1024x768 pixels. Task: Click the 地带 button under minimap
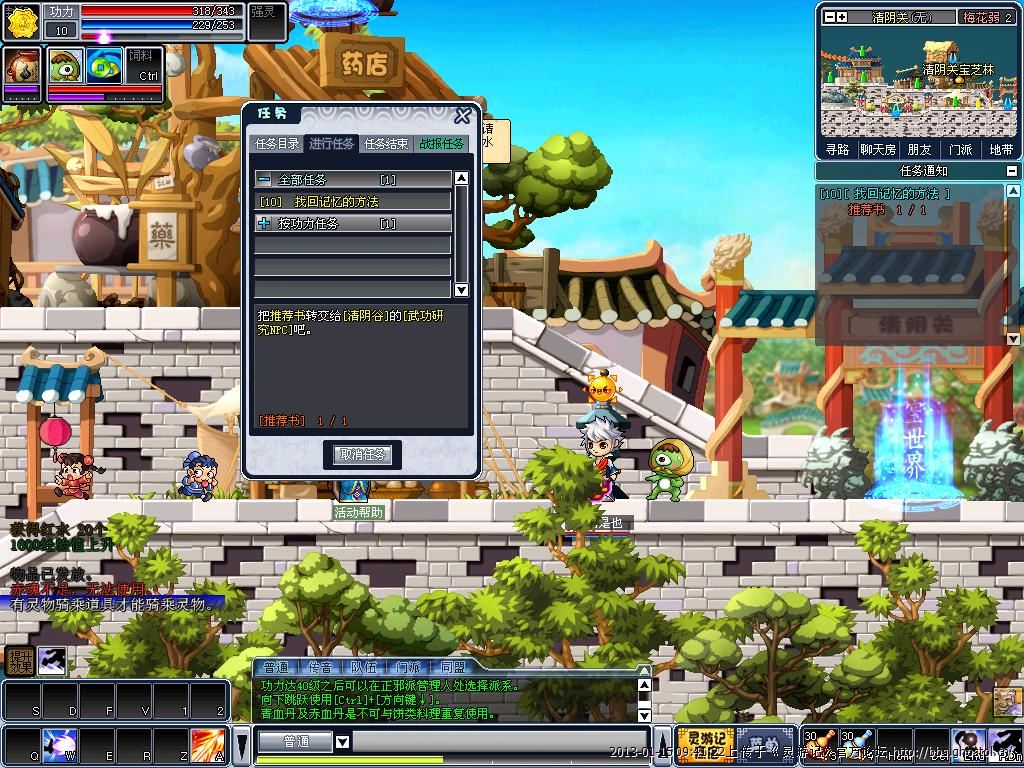coord(1000,150)
